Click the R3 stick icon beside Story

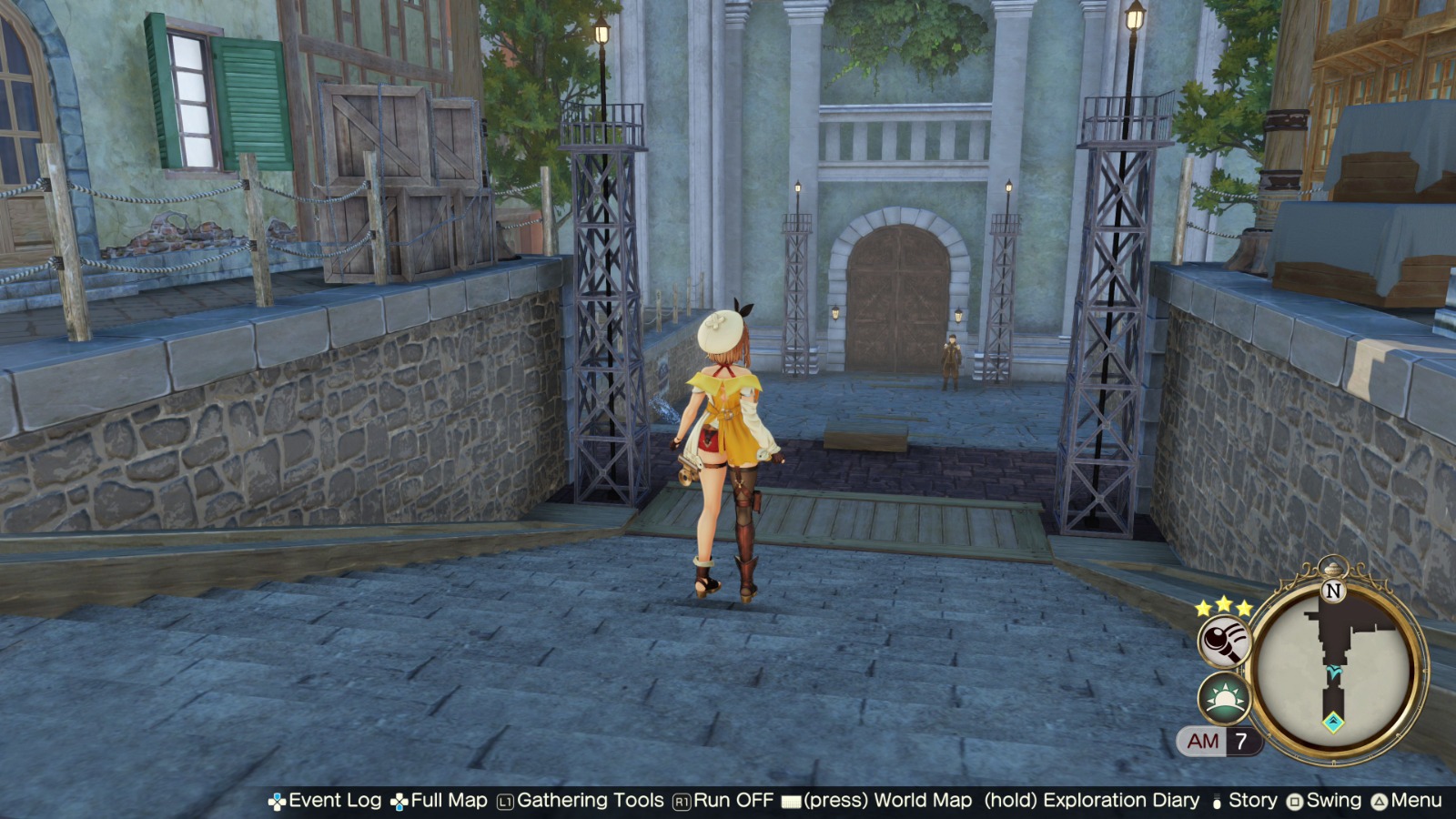(1216, 801)
